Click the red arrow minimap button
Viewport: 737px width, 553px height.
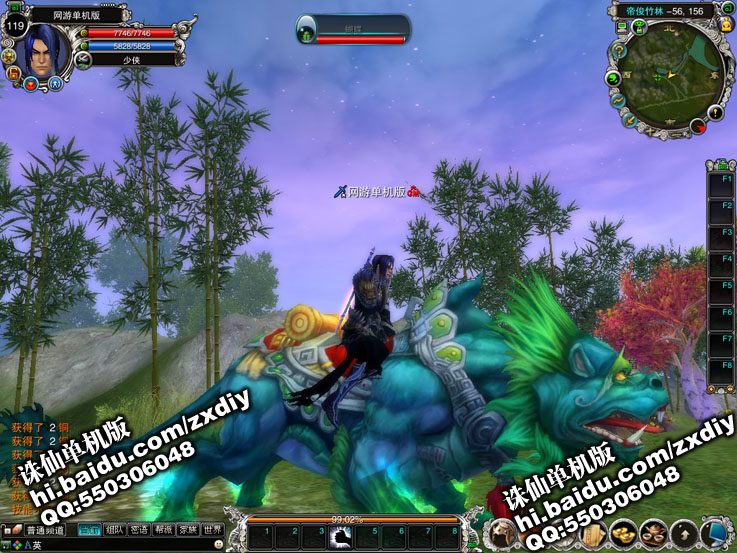coord(700,126)
